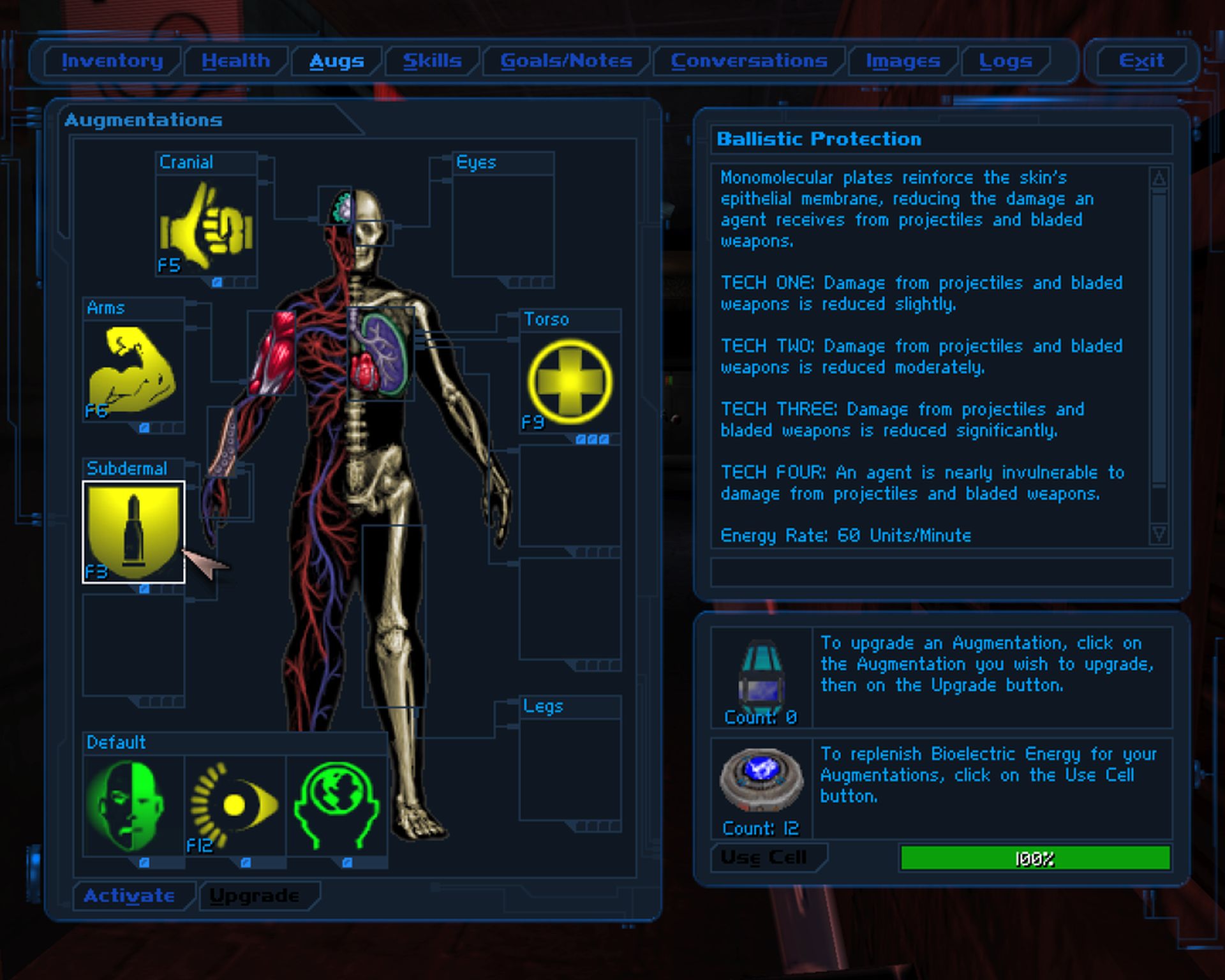The image size is (1225, 980).
Task: Switch to the Inventory tab
Action: 112,61
